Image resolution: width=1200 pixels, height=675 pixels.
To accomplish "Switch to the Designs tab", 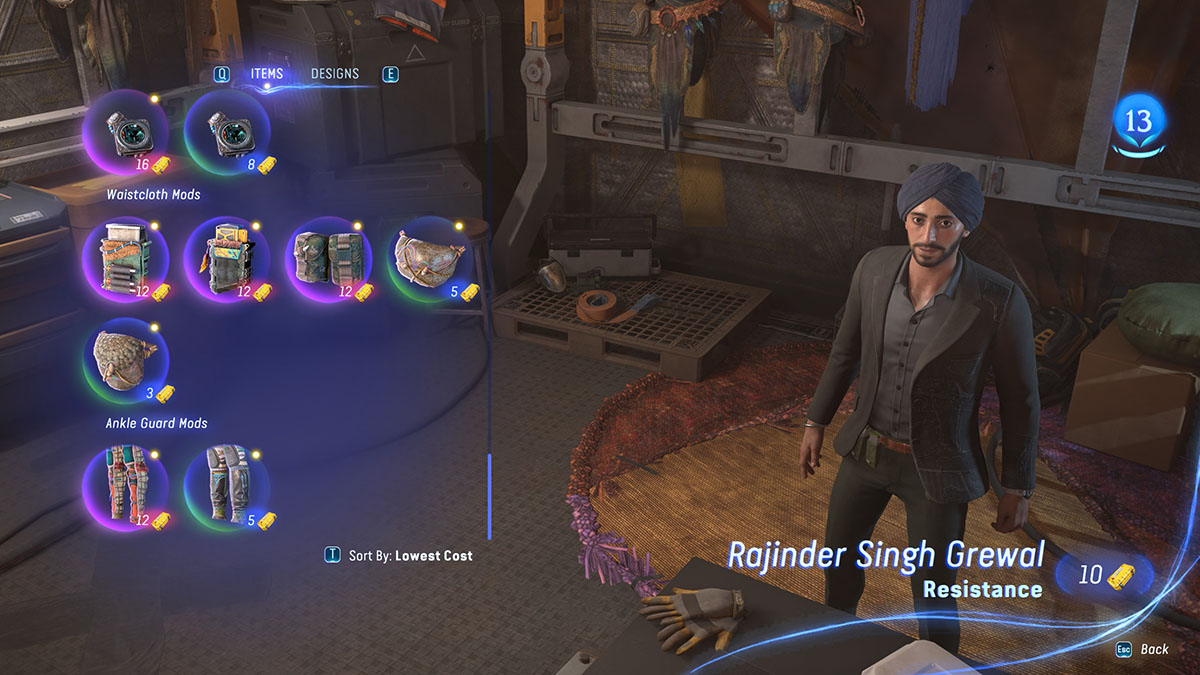I will pyautogui.click(x=334, y=74).
